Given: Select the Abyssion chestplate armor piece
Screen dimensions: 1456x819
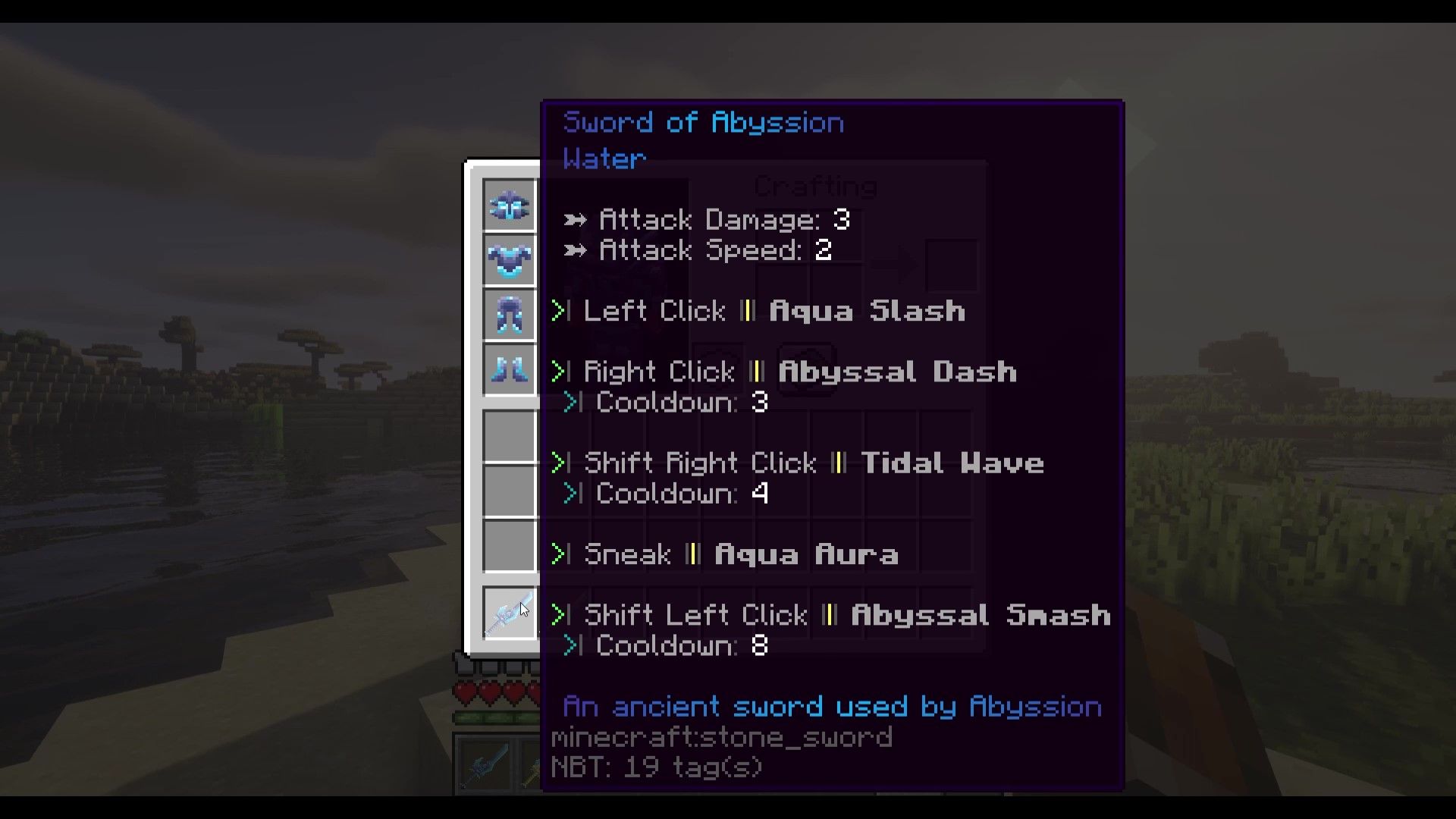Looking at the screenshot, I should coord(509,260).
